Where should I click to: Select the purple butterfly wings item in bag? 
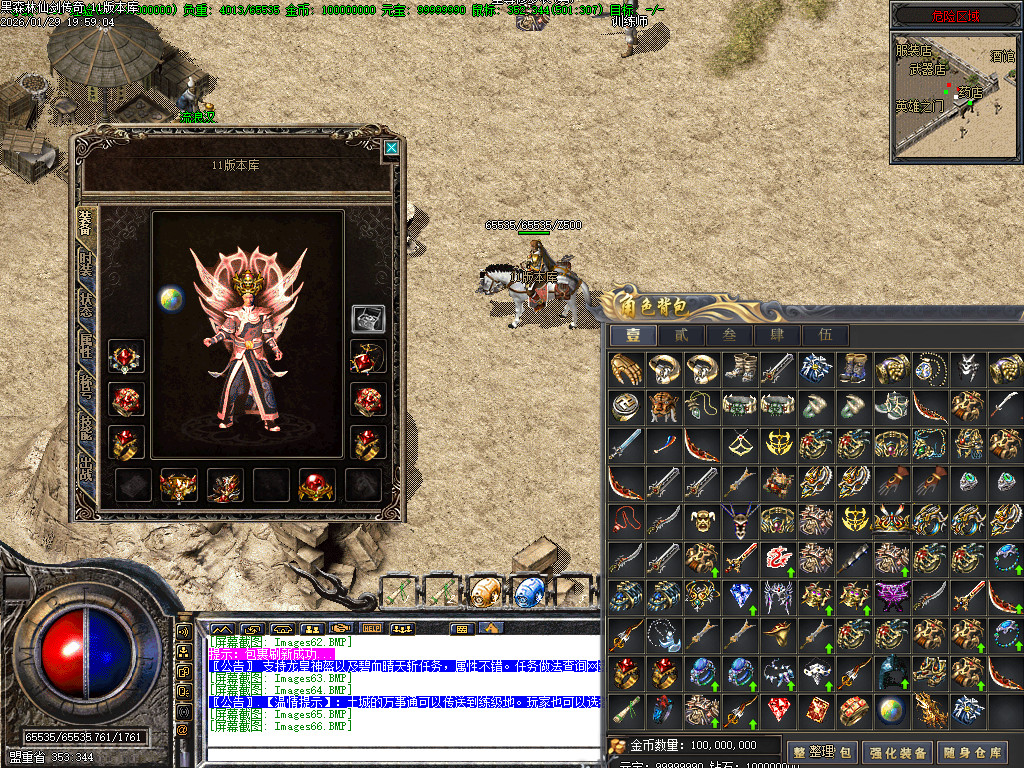pos(891,597)
